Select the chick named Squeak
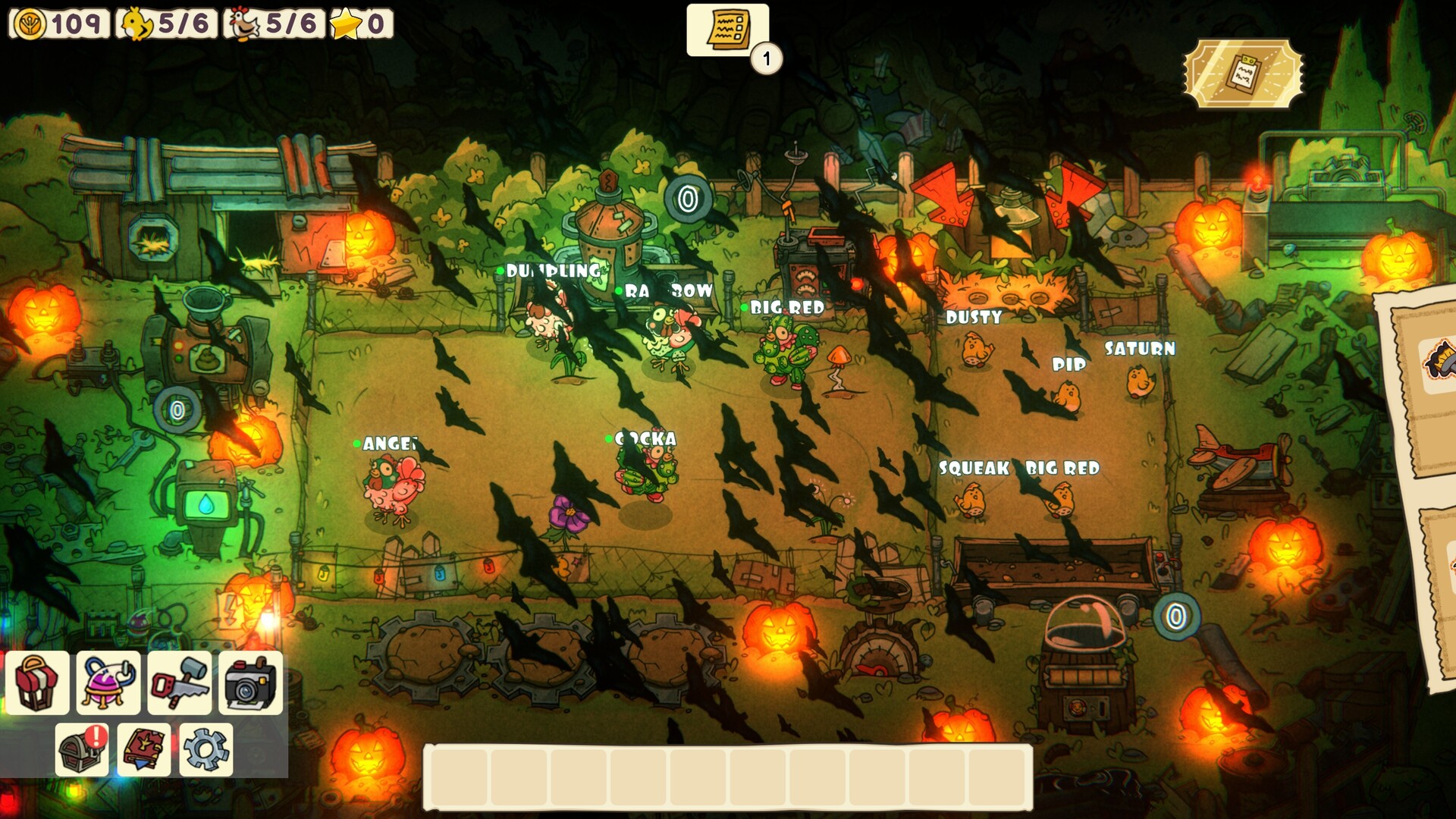Screen dimensions: 1456x819 971,500
